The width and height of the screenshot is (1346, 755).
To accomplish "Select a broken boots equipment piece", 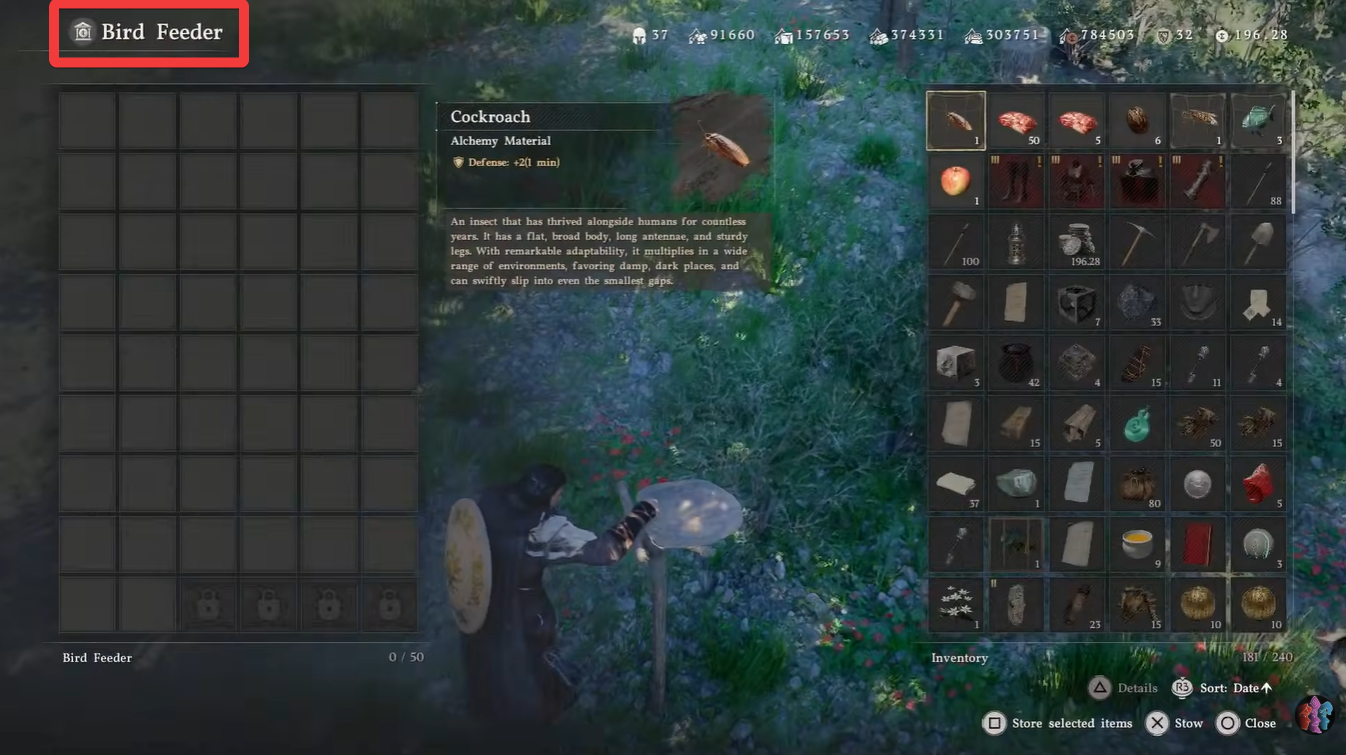I will pos(1016,181).
